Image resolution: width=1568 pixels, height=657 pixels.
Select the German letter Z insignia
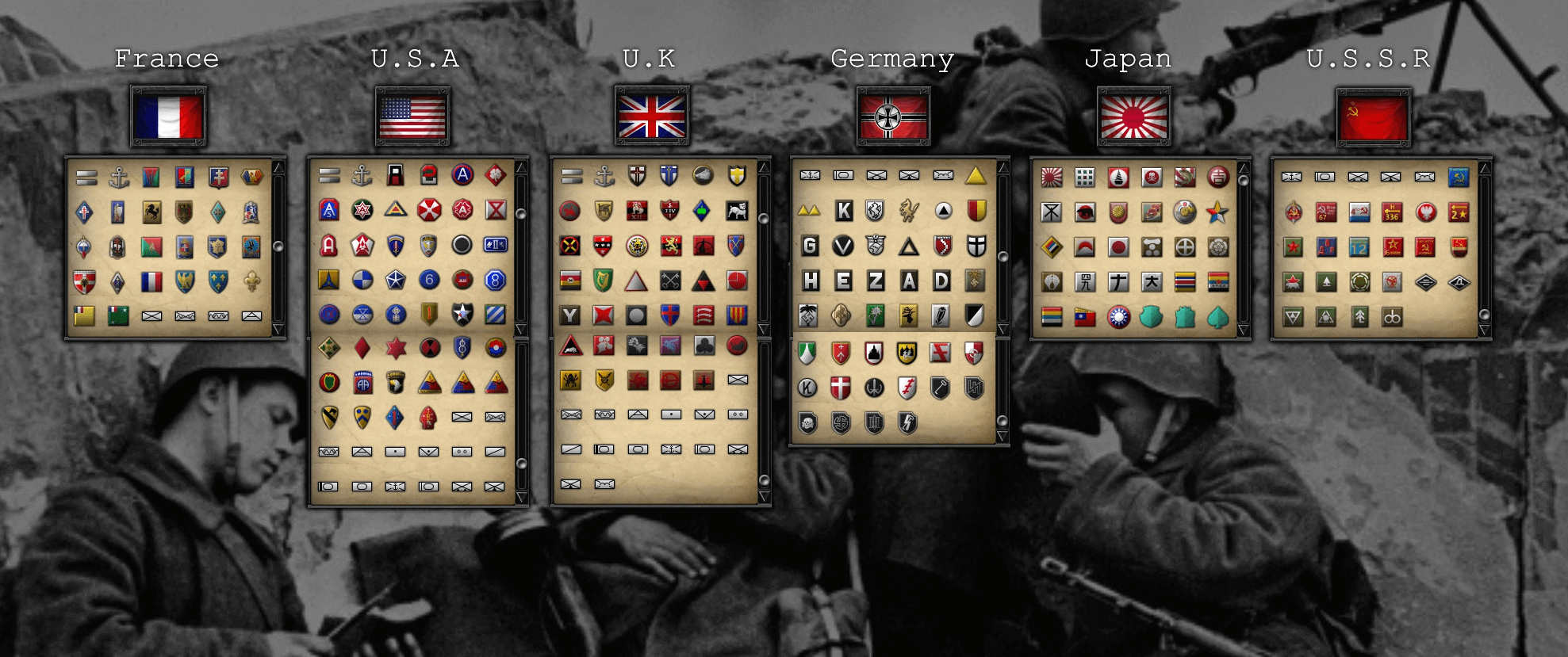pyautogui.click(x=876, y=281)
